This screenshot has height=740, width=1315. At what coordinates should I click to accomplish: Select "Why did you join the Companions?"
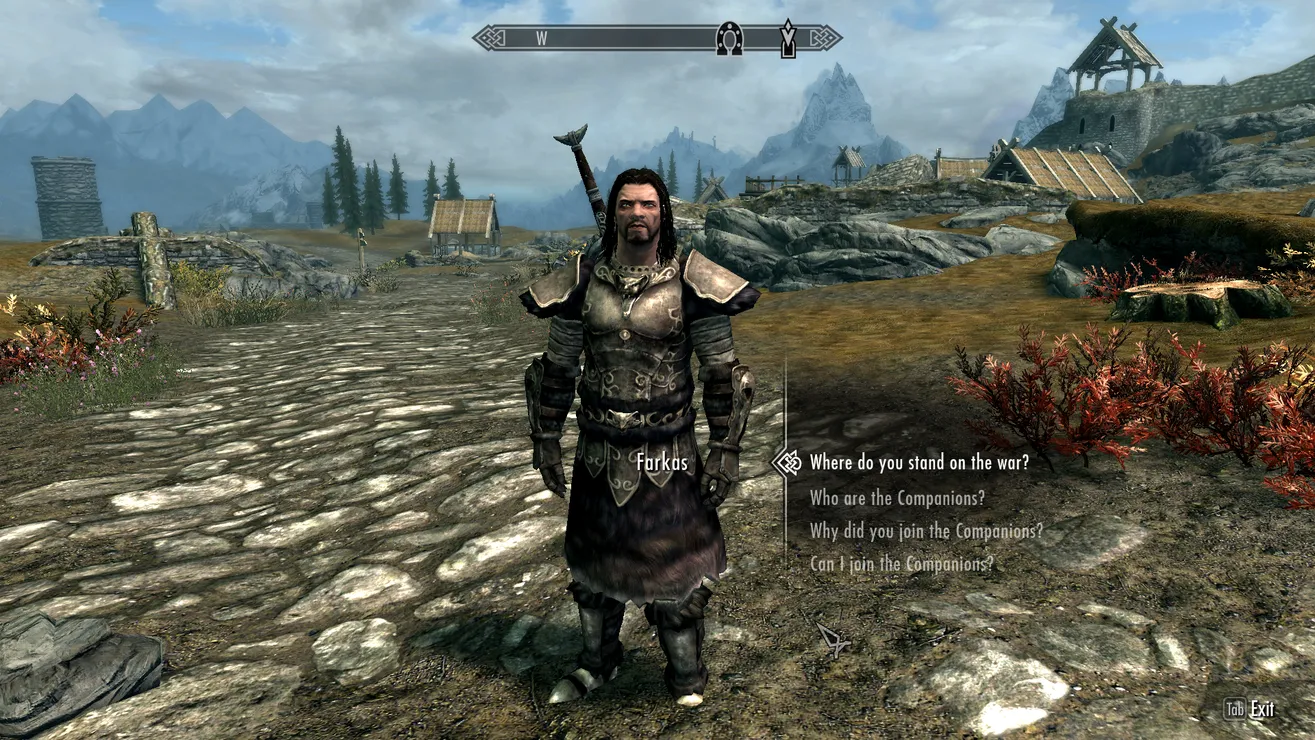(x=926, y=531)
